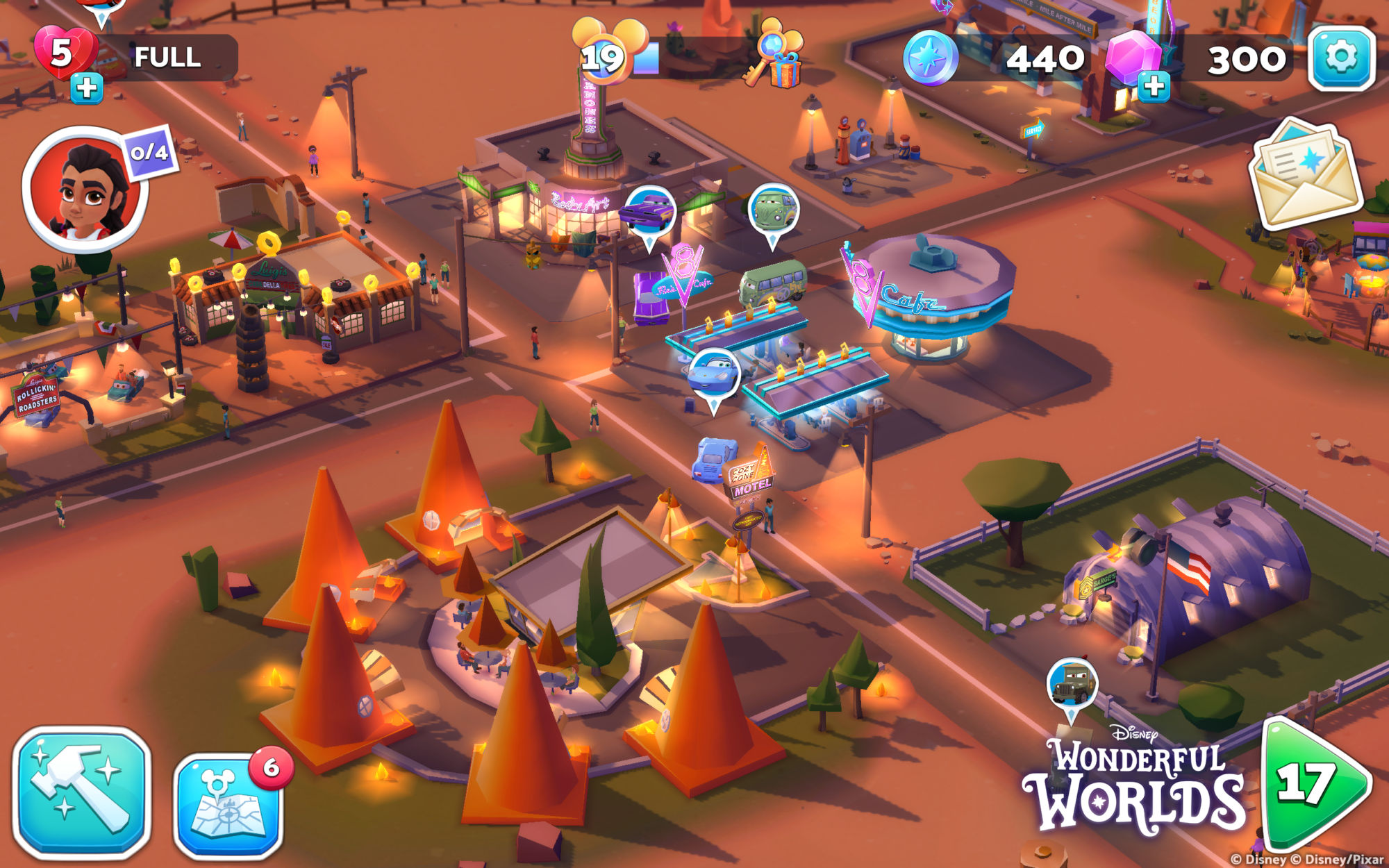Open the settings gear button
Viewport: 1389px width, 868px height.
click(x=1341, y=58)
